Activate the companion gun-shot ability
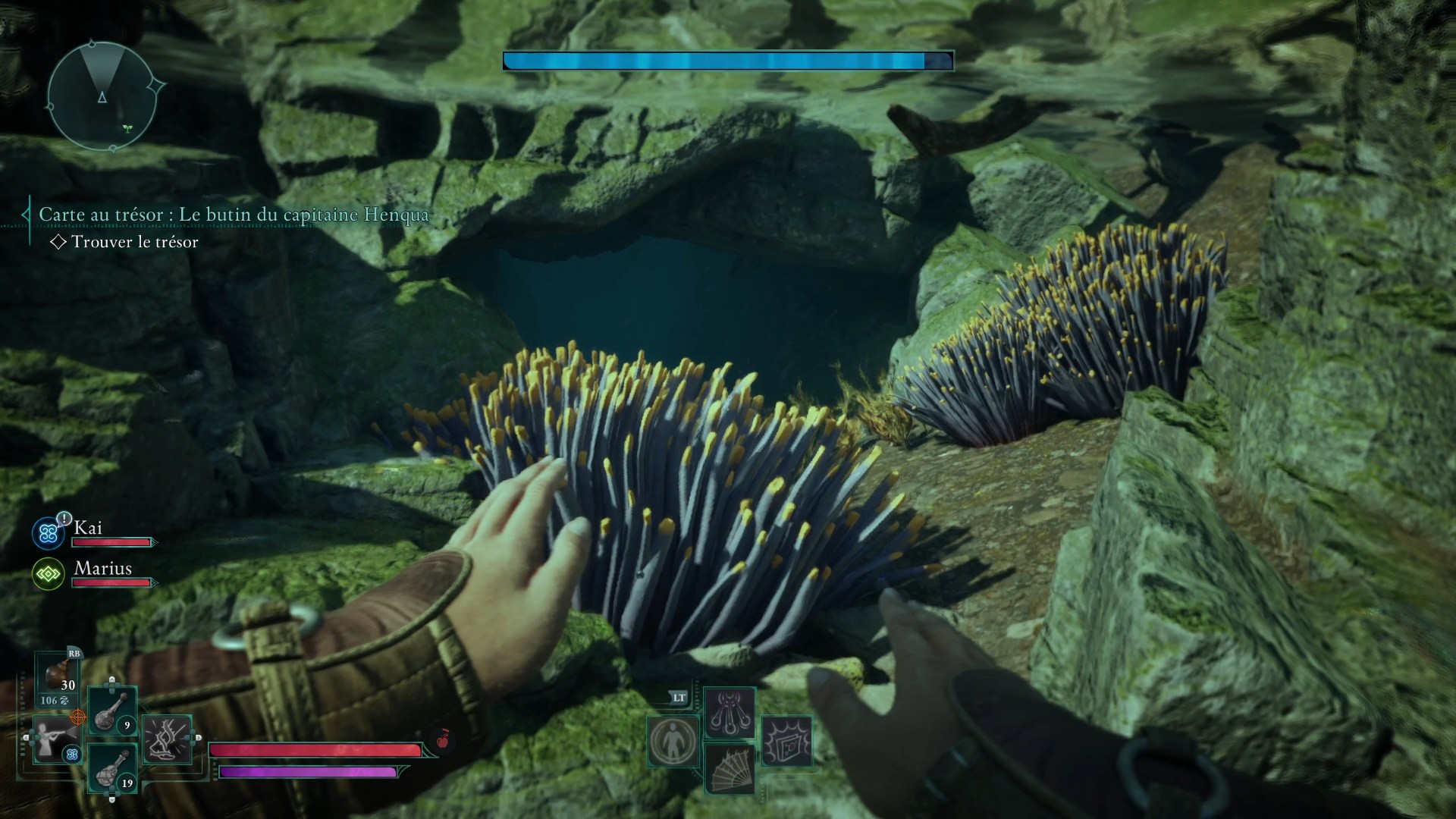1456x819 pixels. pyautogui.click(x=55, y=739)
